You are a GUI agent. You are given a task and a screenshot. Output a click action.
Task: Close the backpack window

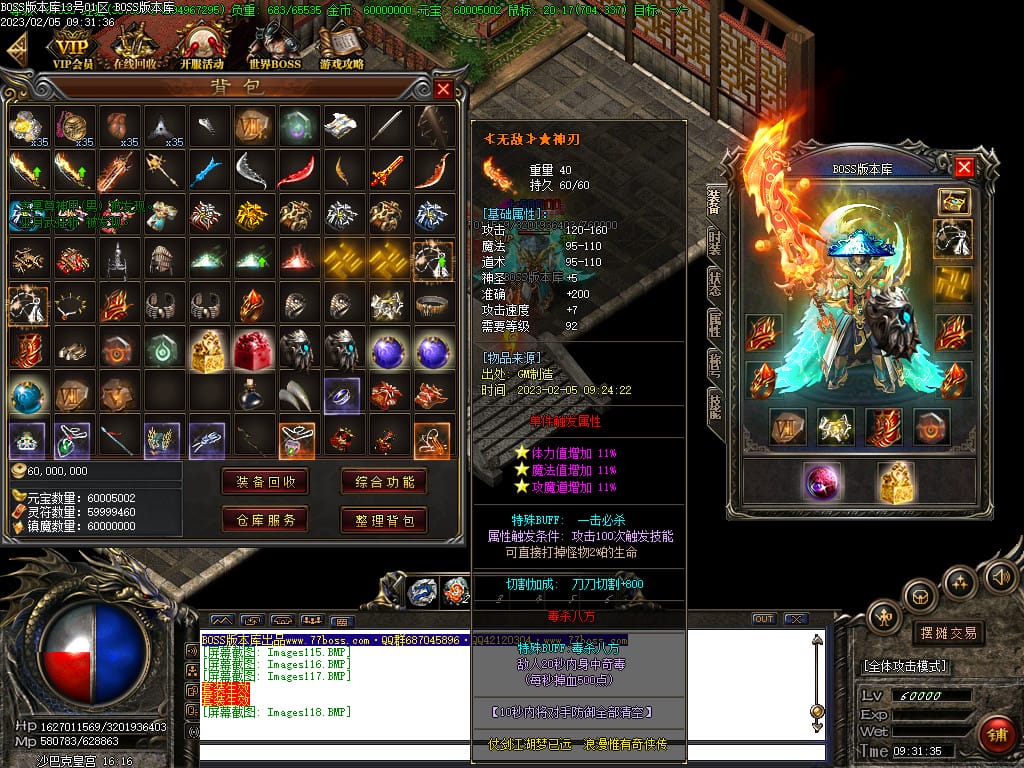tap(444, 89)
